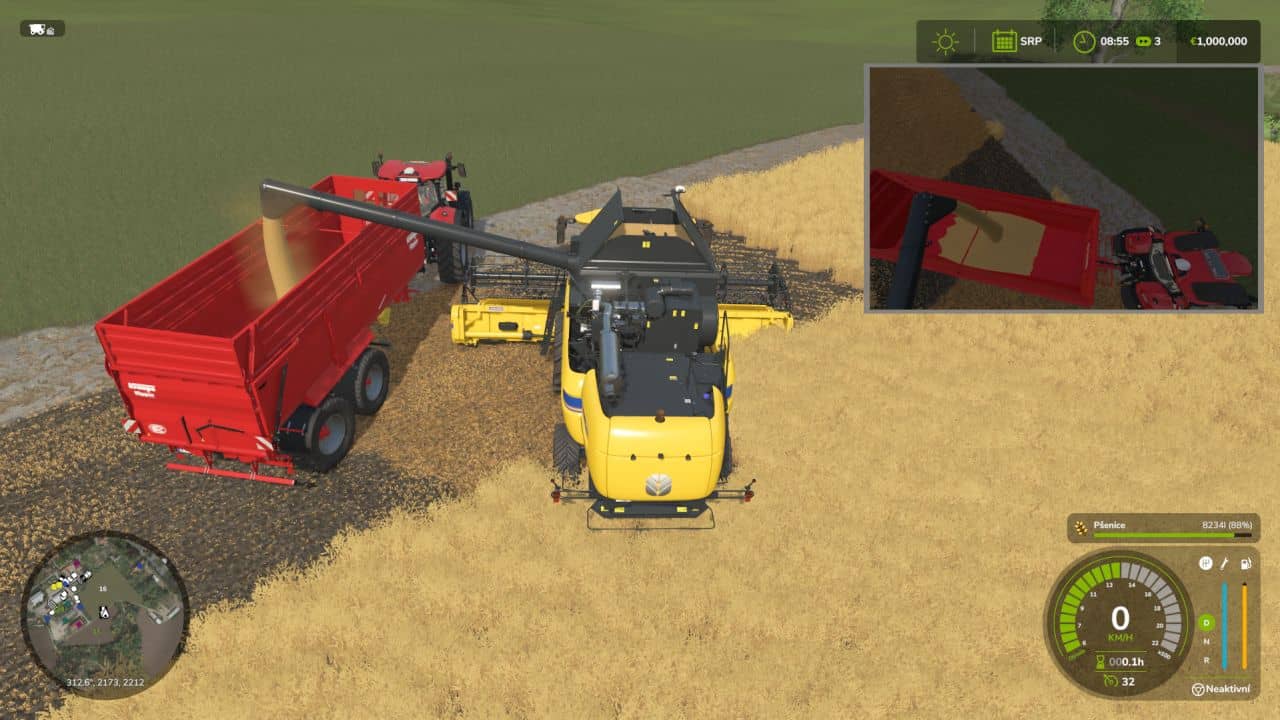Open the weather forecast sun icon
The image size is (1280, 720).
tap(944, 41)
